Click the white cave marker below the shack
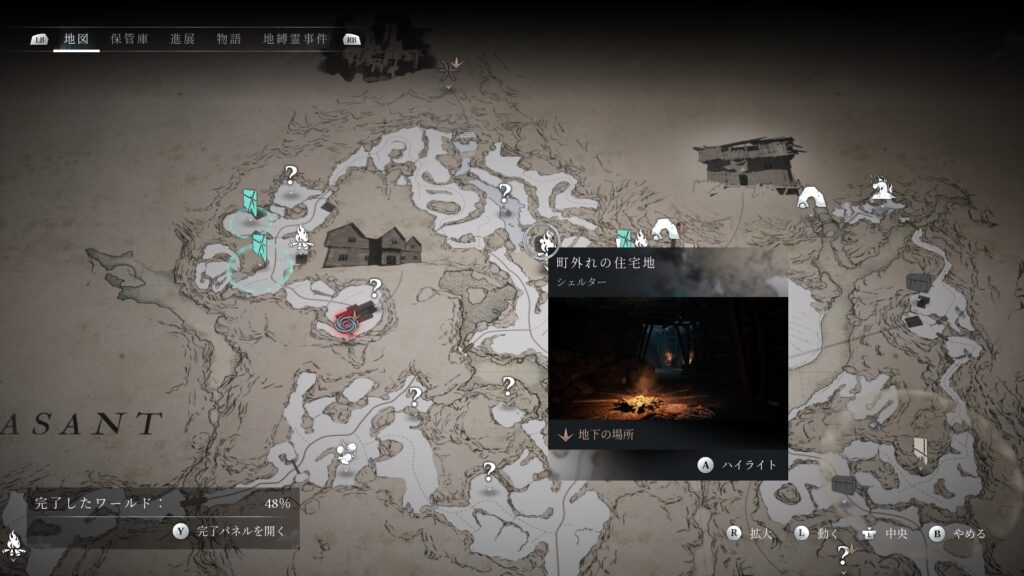The image size is (1024, 576). coord(810,198)
